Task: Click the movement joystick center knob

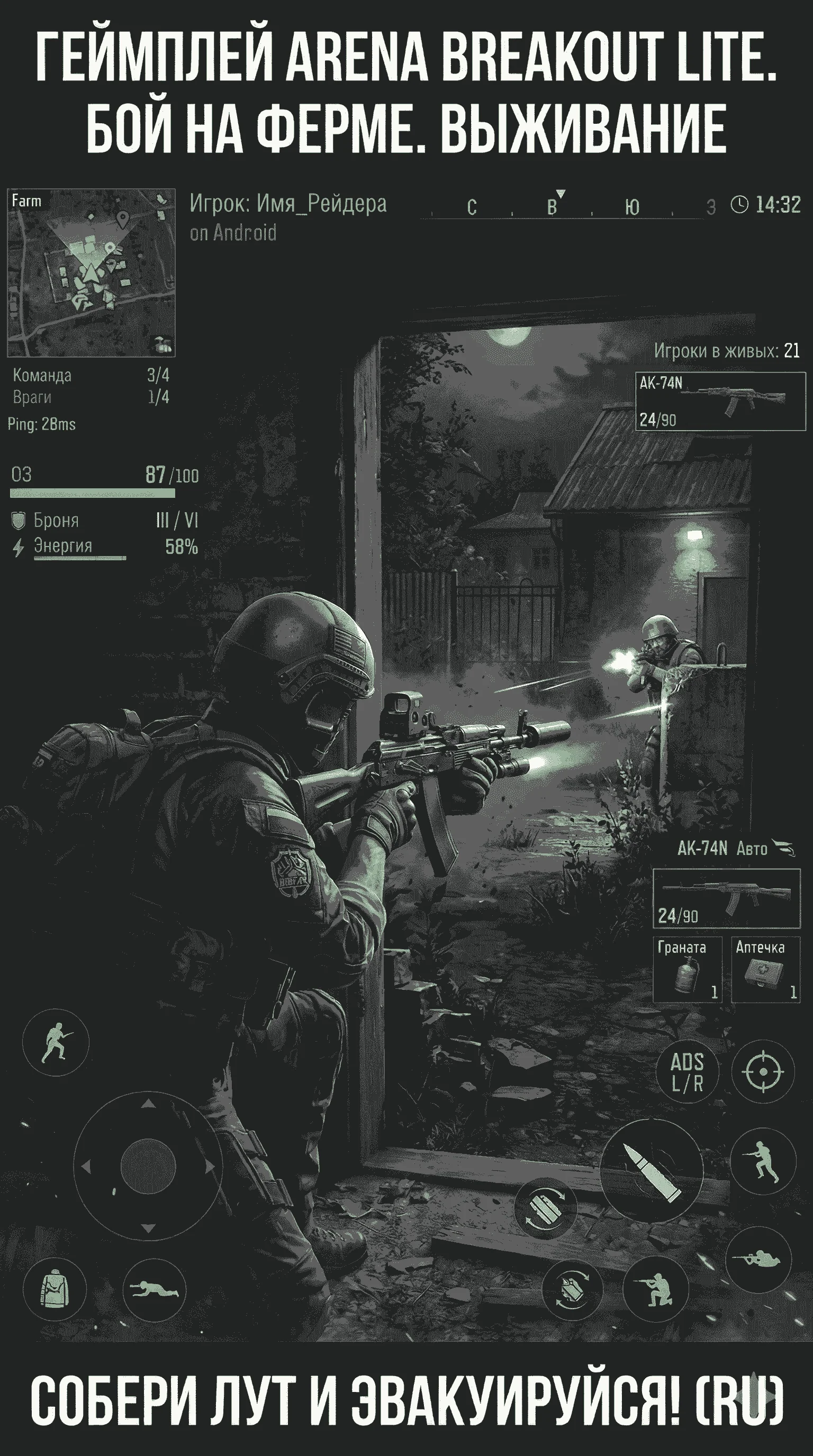Action: [x=148, y=1166]
